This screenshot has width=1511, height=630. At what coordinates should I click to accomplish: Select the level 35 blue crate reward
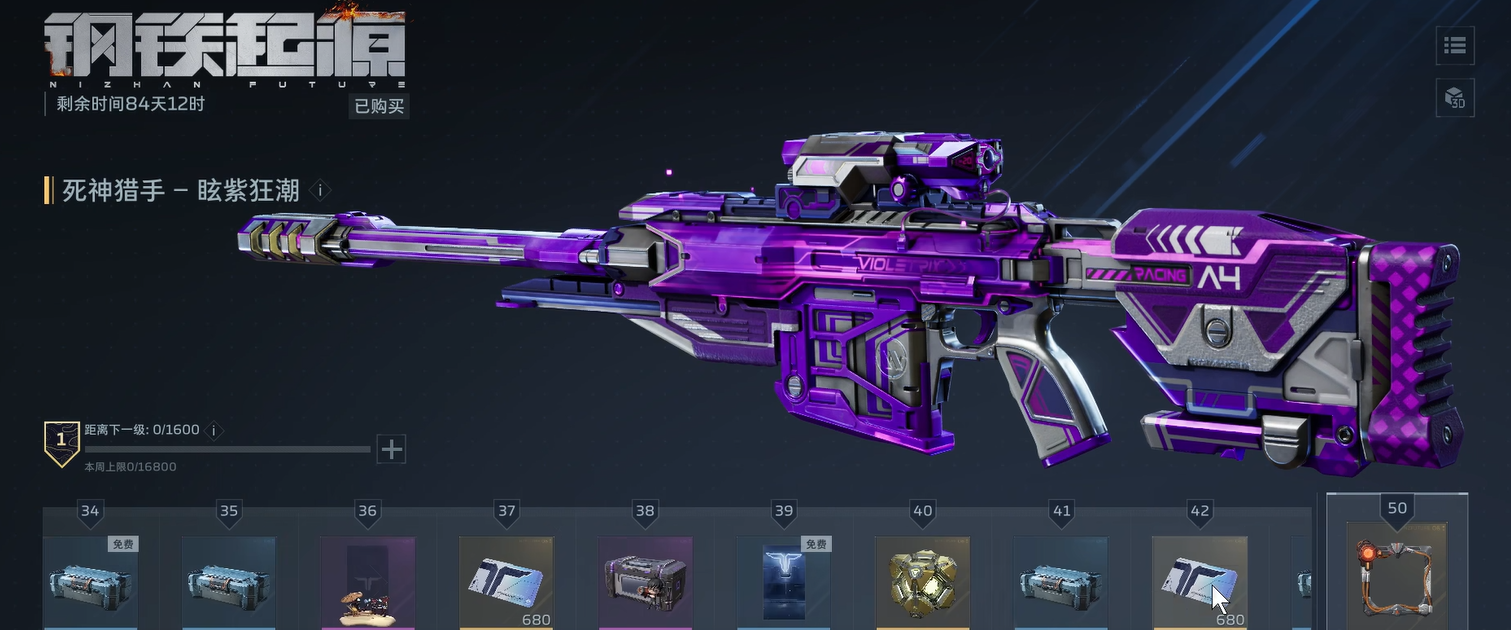(229, 582)
